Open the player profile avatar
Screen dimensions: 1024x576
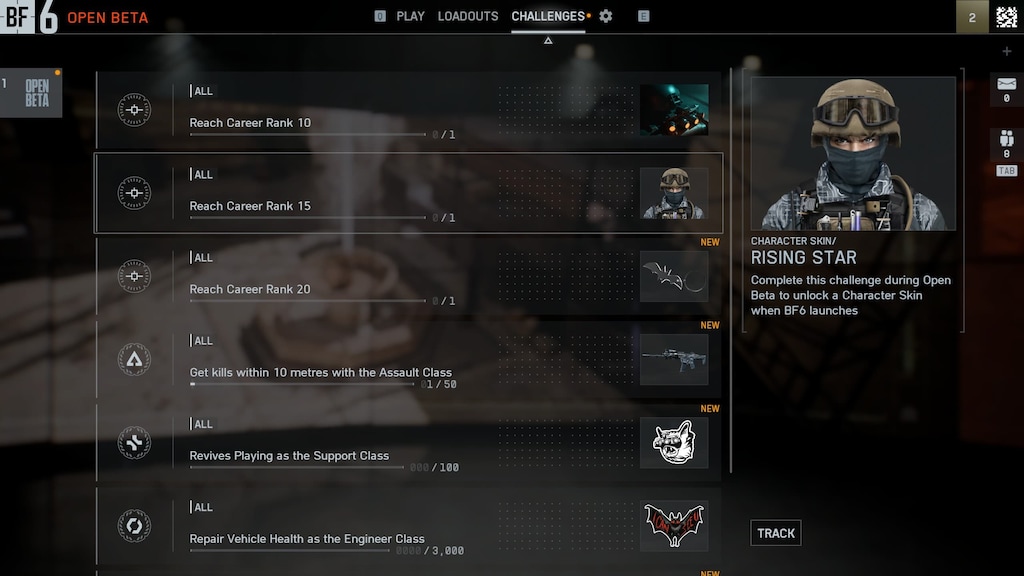1006,17
